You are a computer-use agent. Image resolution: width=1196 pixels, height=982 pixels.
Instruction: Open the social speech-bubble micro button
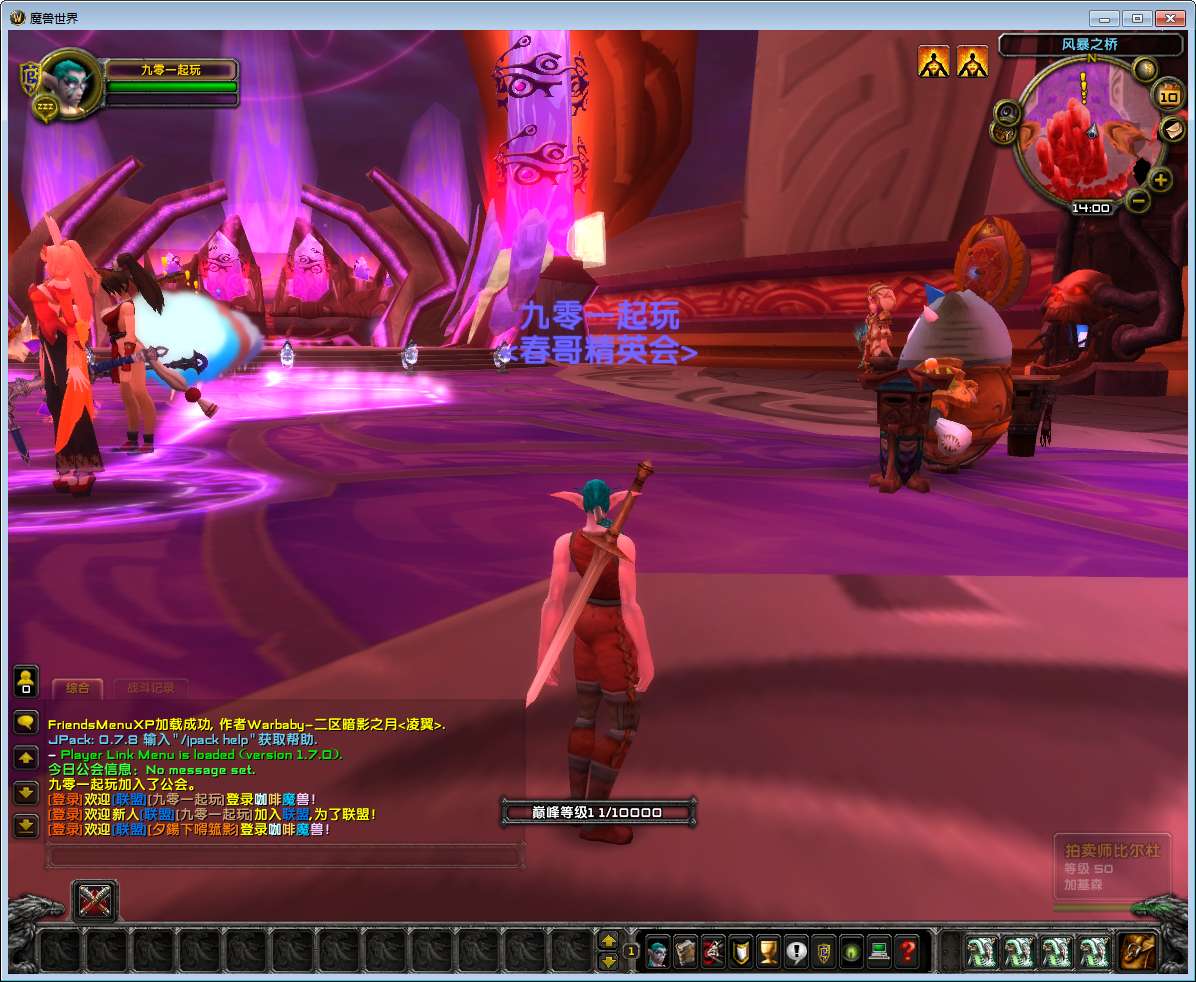click(797, 951)
